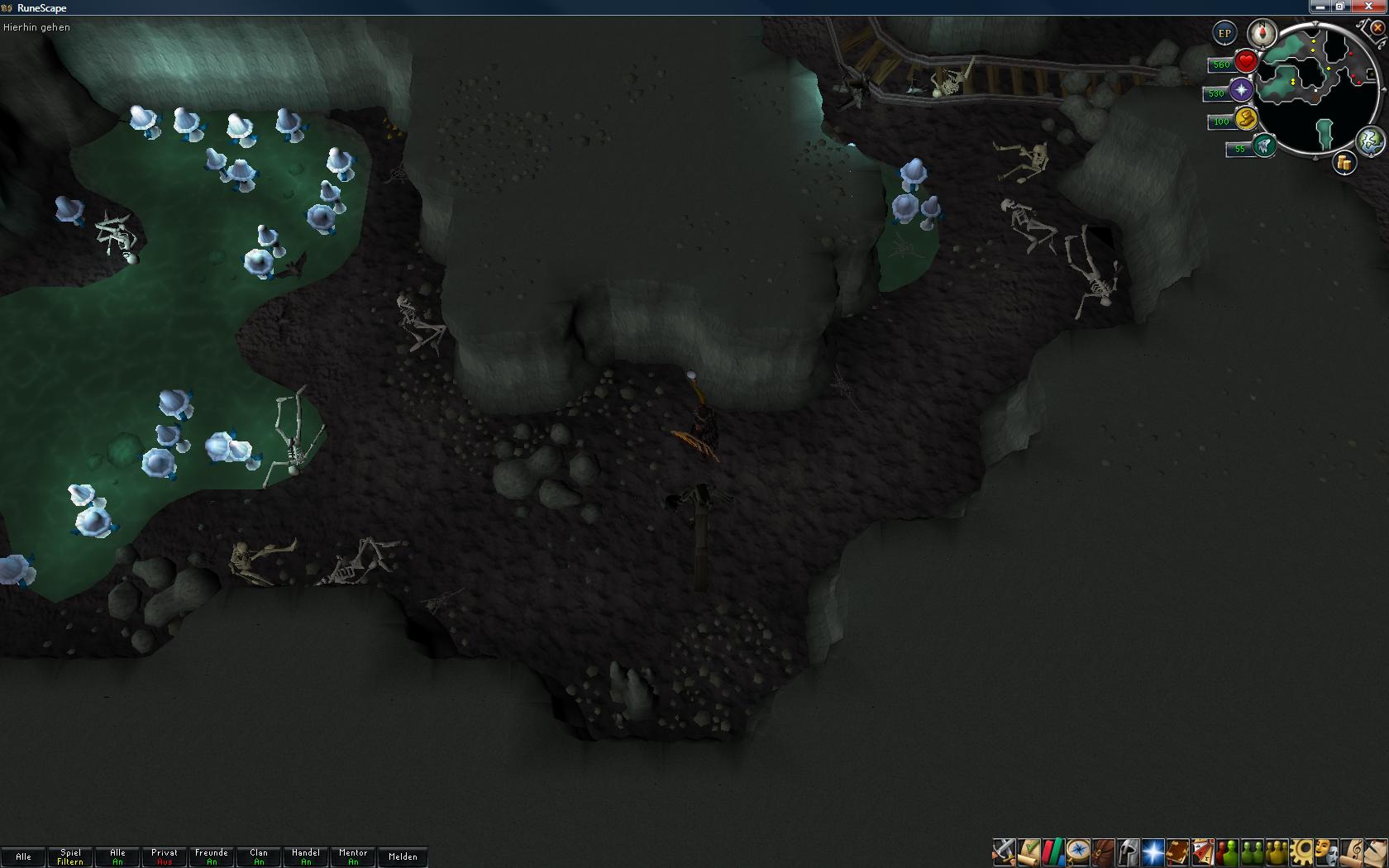Click the Melden report button
Viewport: 1389px width, 868px height.
[403, 856]
